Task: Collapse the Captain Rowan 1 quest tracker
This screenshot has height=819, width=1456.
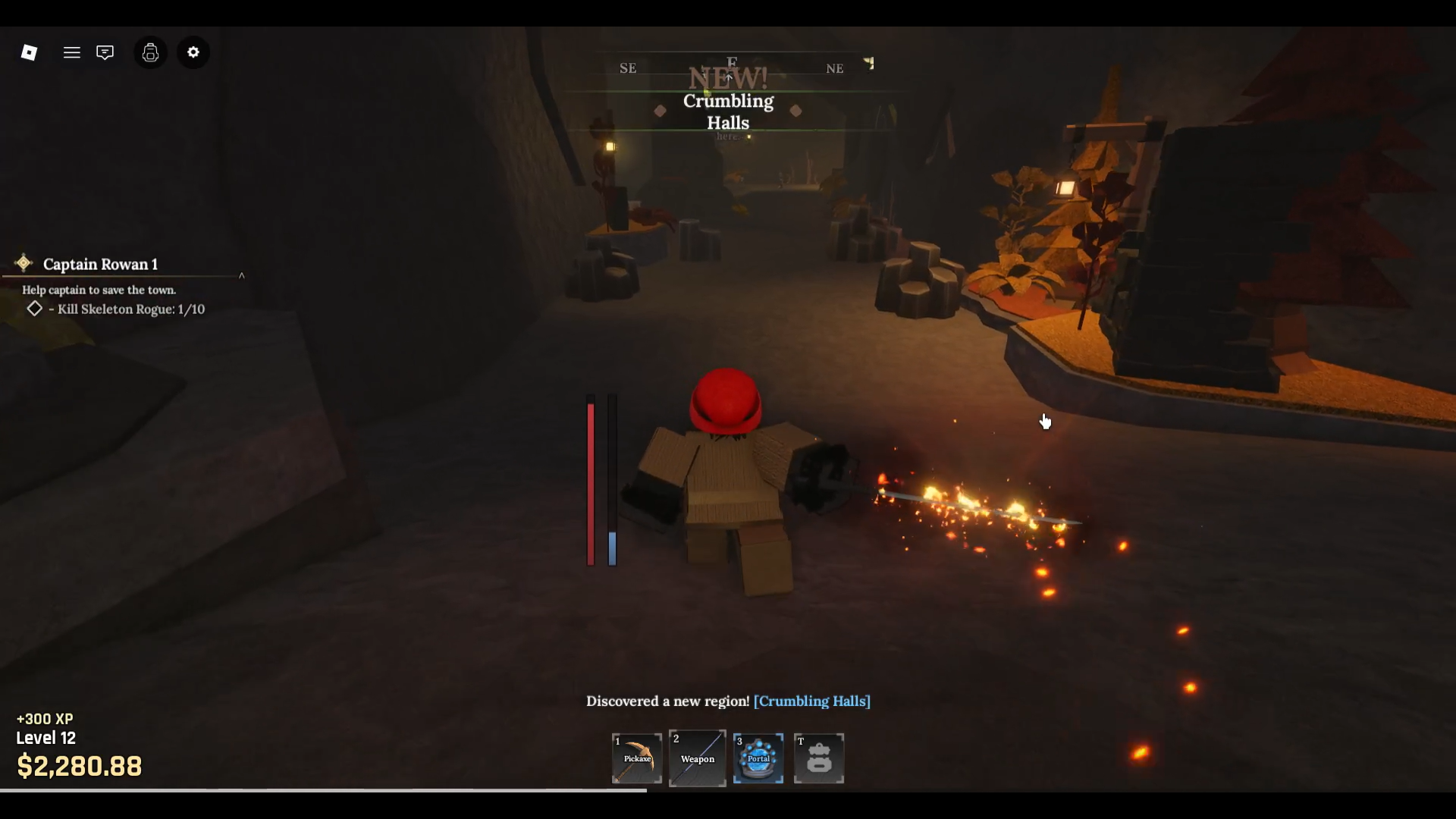Action: coord(242,275)
